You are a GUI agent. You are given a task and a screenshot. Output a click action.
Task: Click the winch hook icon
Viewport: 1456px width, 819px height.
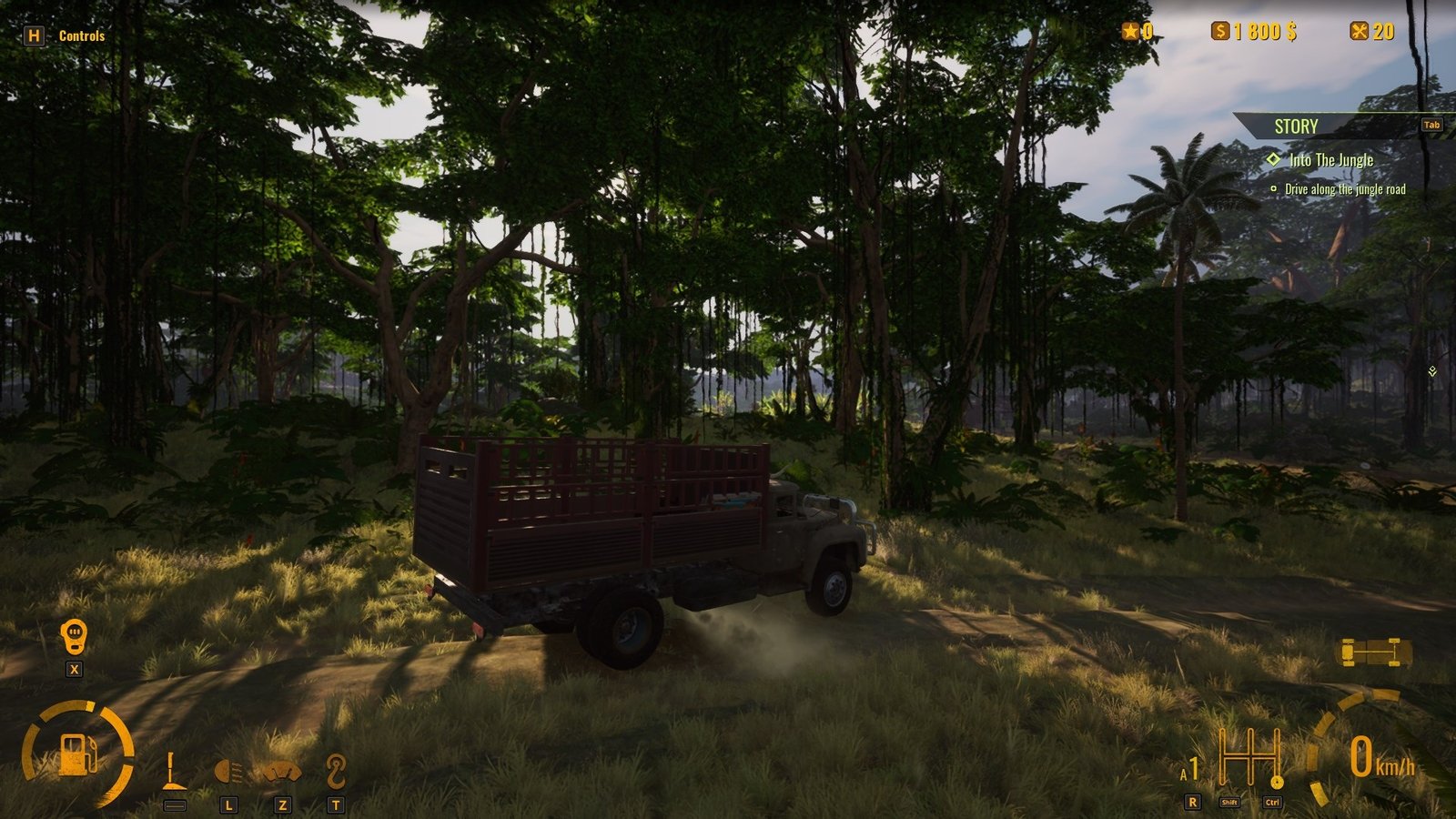pyautogui.click(x=336, y=772)
